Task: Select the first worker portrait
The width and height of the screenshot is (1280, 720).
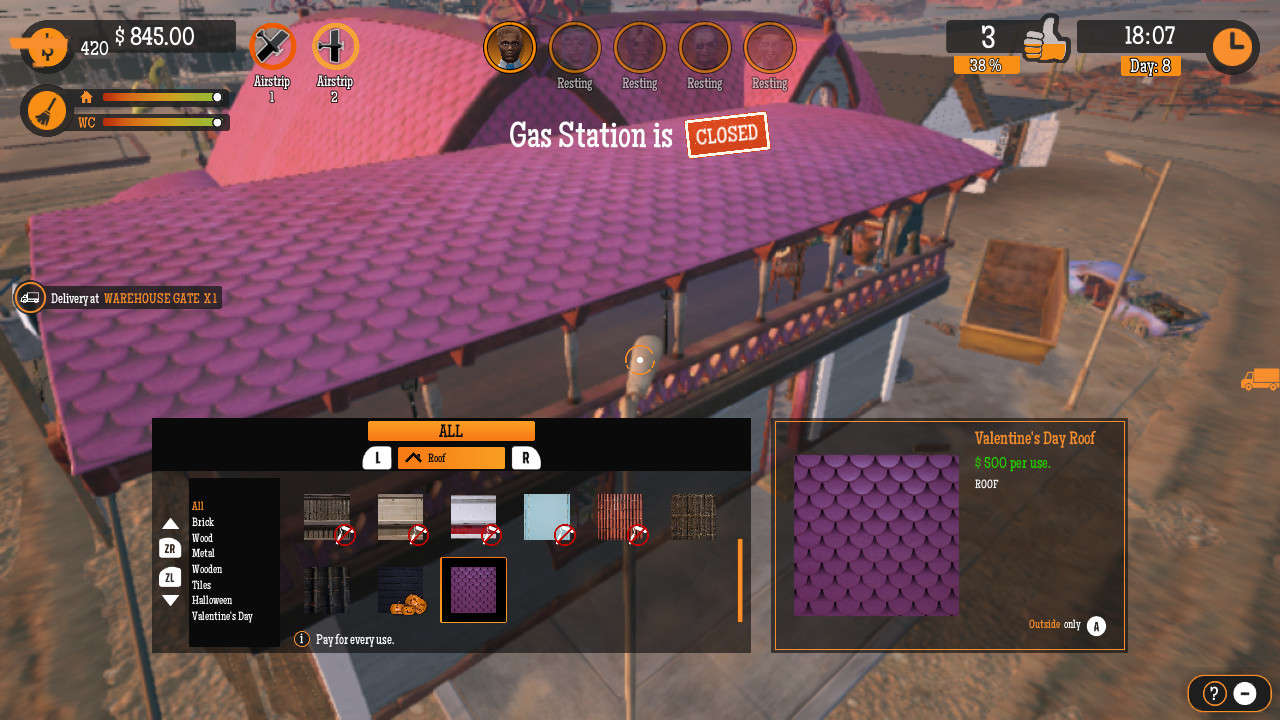Action: point(510,47)
